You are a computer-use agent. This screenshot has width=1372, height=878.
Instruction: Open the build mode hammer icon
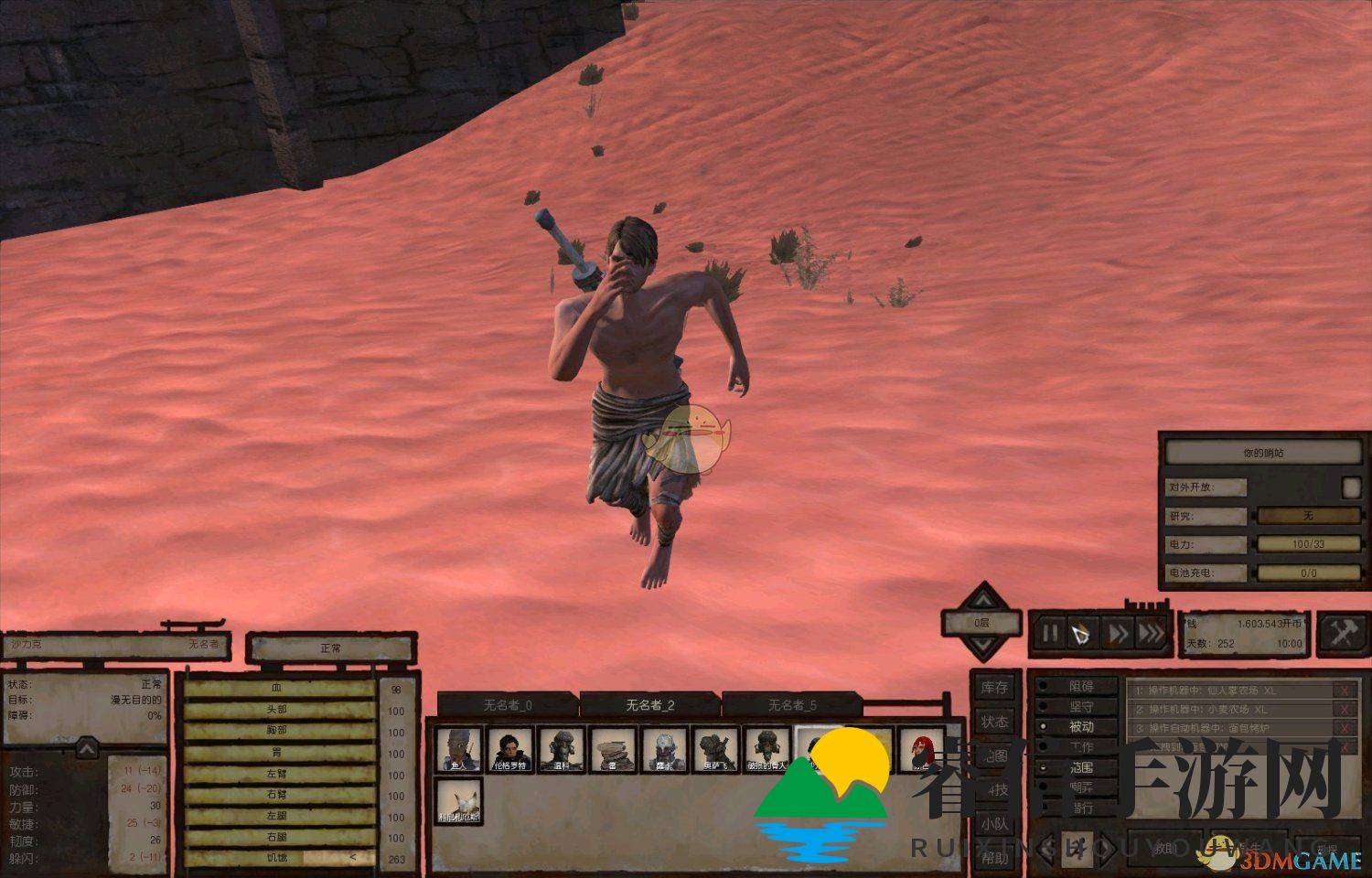(x=1342, y=633)
